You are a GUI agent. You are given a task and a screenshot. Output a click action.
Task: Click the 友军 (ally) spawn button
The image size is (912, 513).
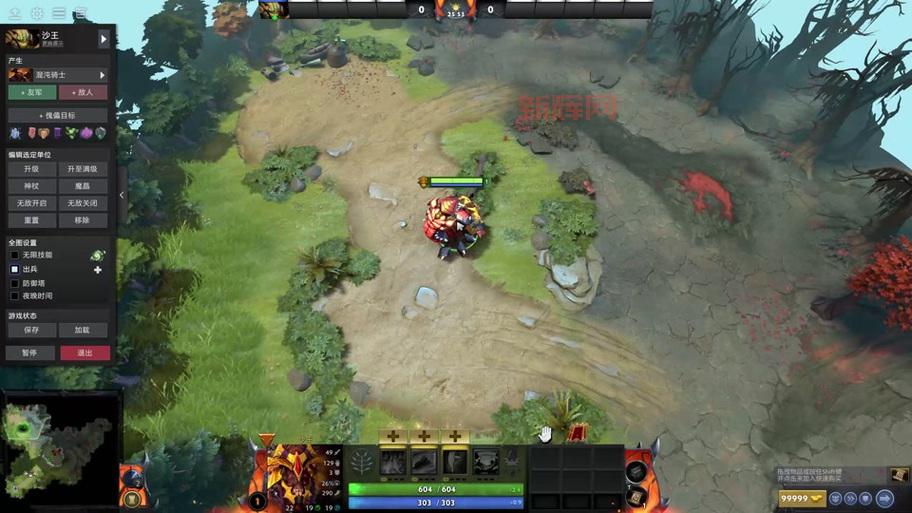[x=32, y=93]
